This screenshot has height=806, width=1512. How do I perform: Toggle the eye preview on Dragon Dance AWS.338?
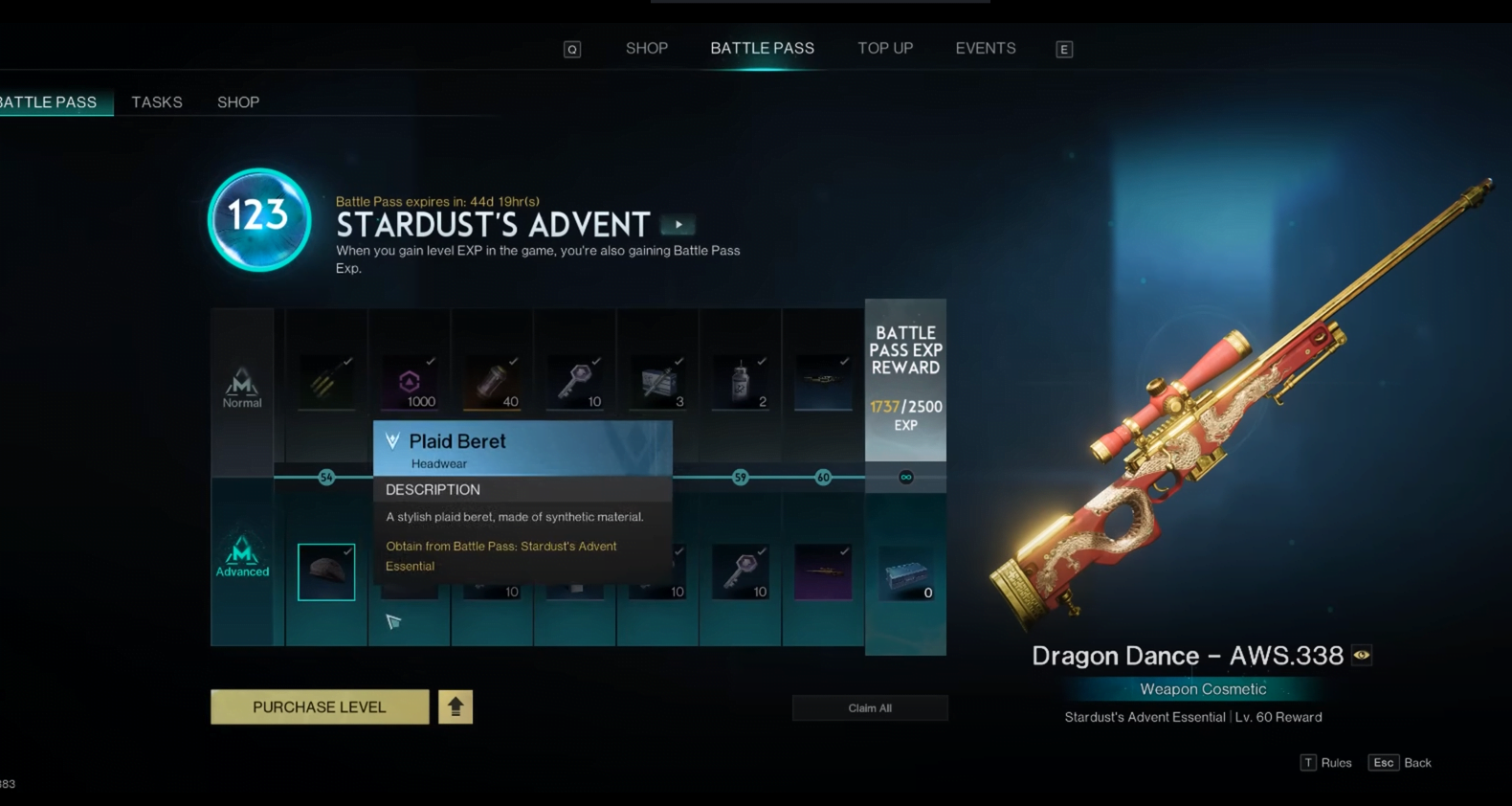tap(1363, 655)
